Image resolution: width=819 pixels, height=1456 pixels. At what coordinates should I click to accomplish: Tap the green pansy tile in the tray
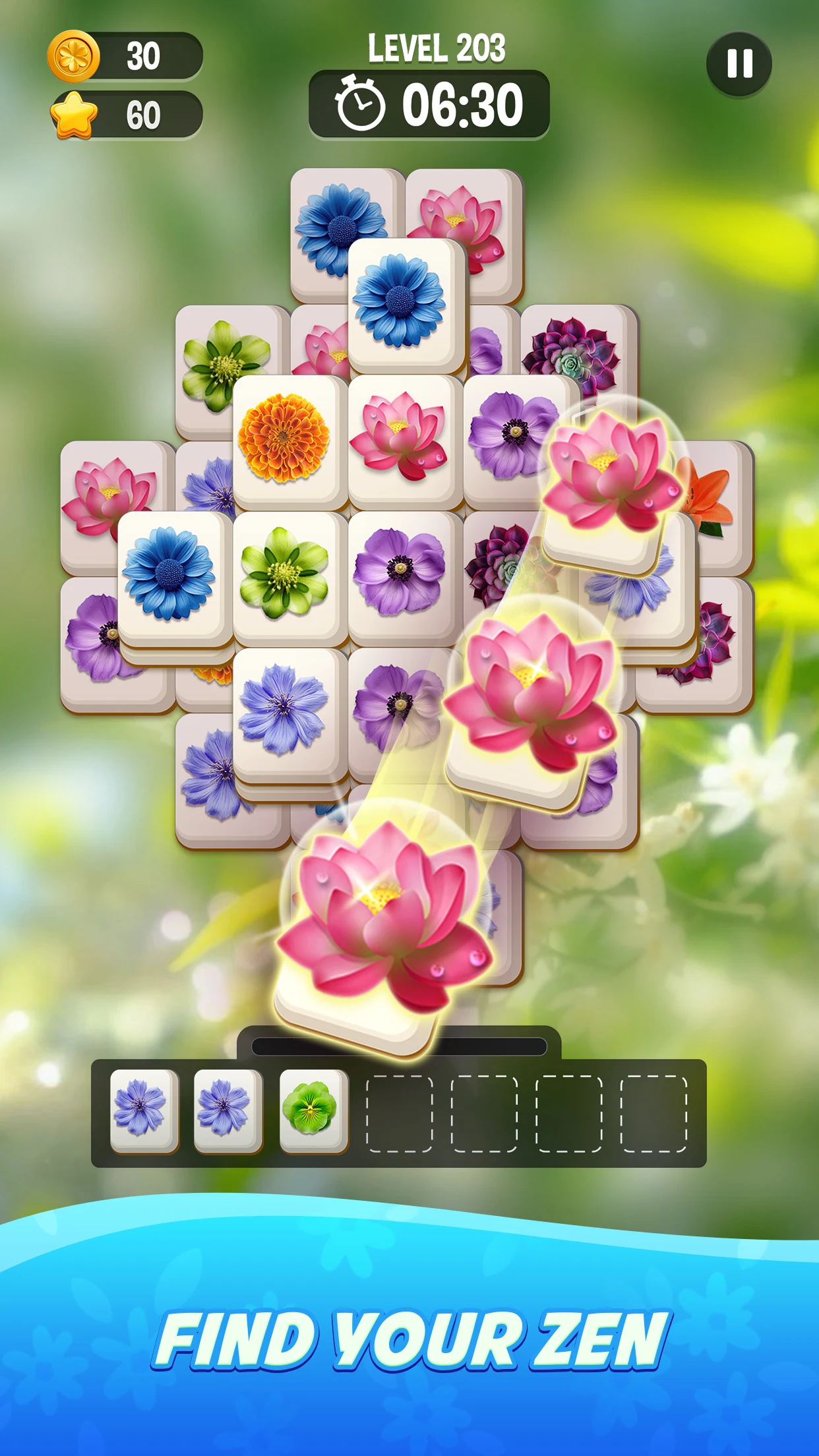(x=313, y=1110)
